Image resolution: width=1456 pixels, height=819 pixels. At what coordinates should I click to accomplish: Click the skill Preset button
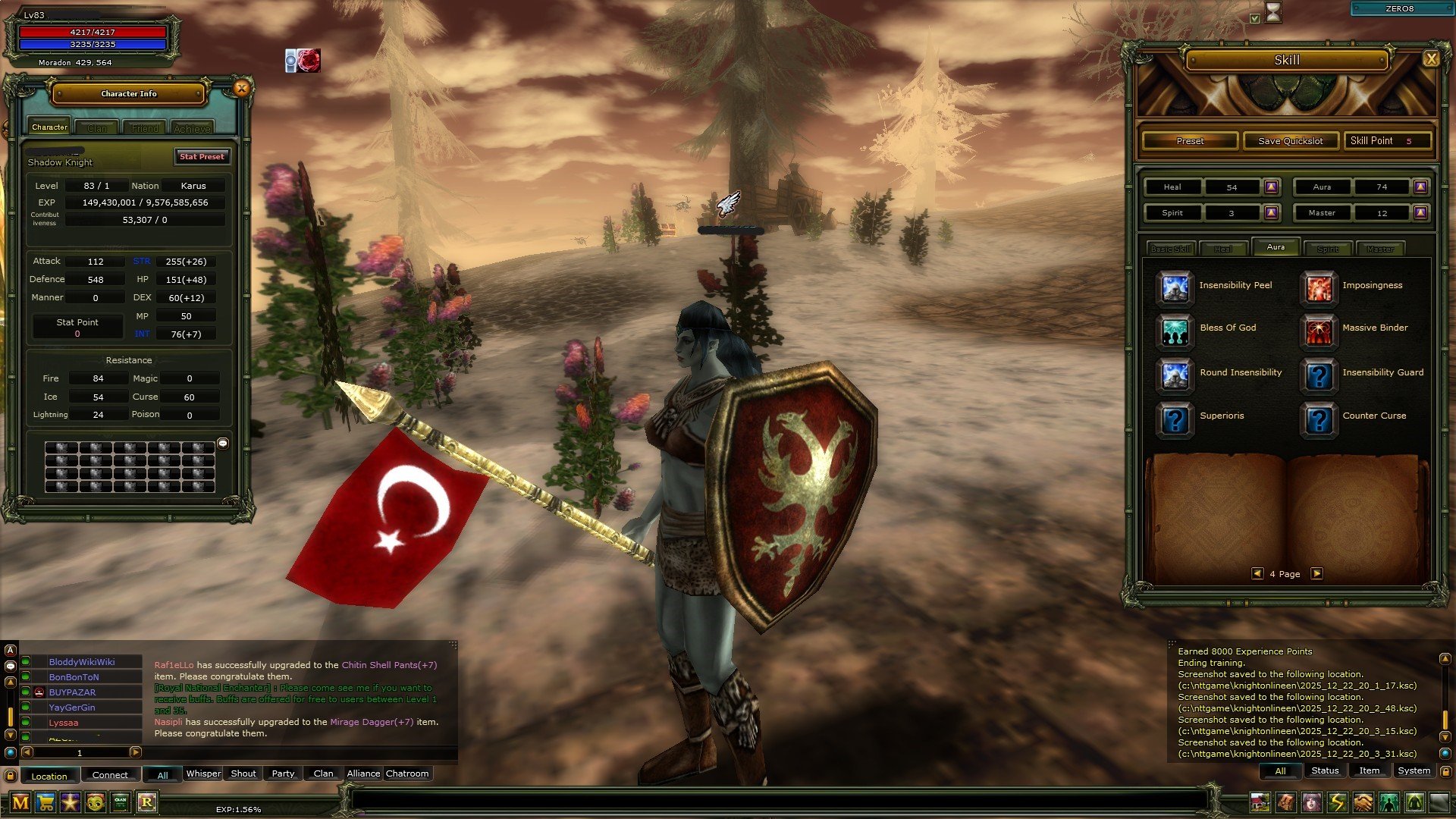(1190, 141)
